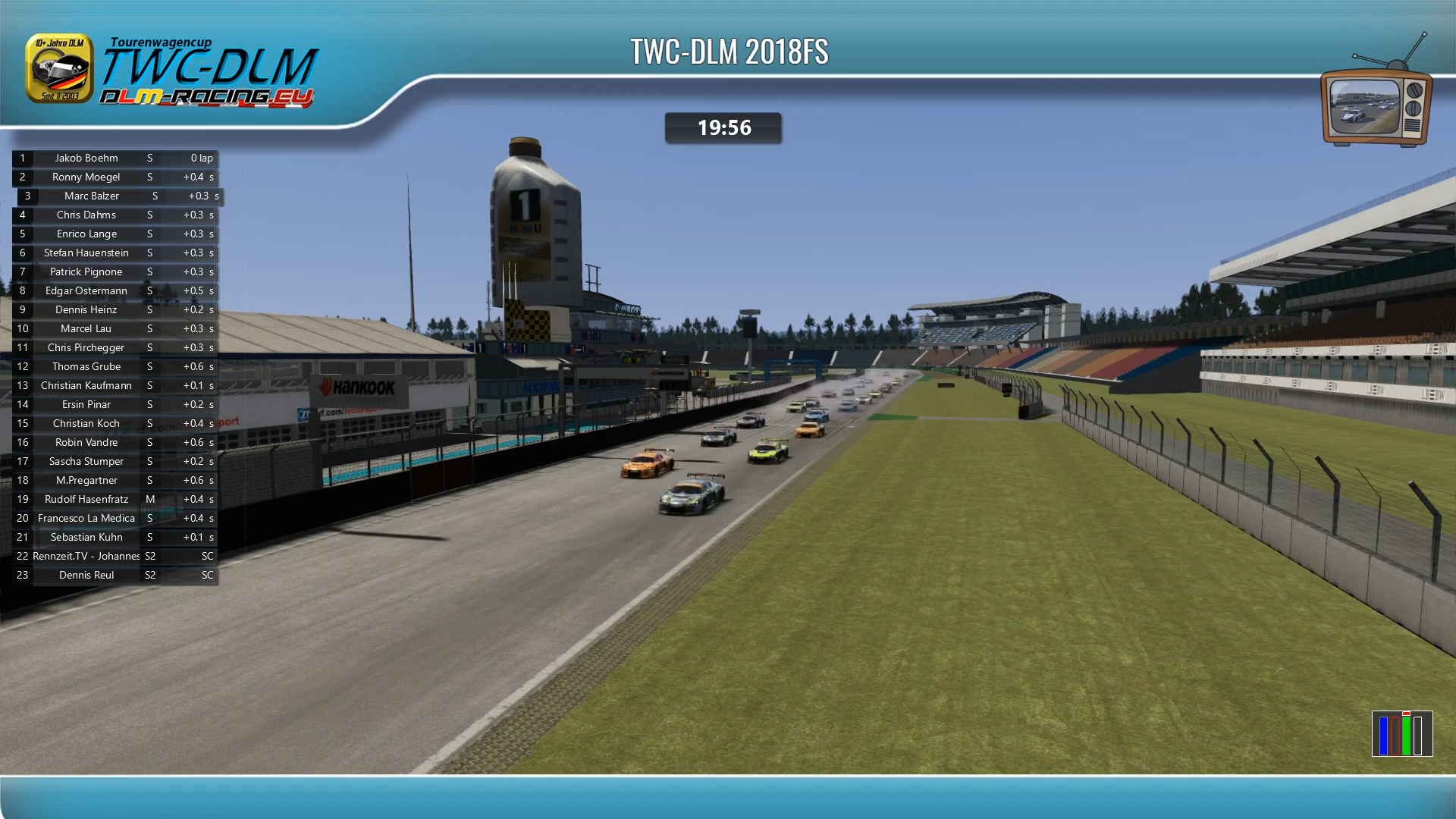Select Christian Kaufmann's entry
The height and width of the screenshot is (819, 1456).
tap(86, 386)
